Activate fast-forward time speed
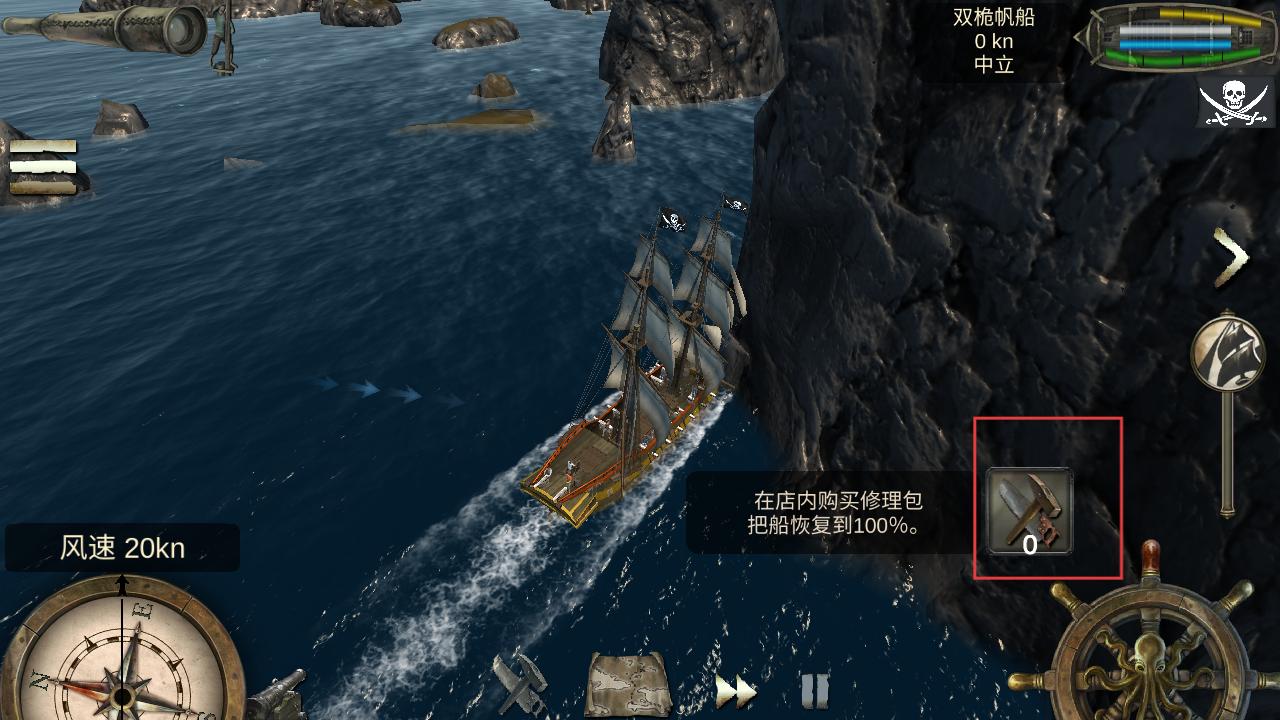The width and height of the screenshot is (1280, 720). (x=733, y=690)
